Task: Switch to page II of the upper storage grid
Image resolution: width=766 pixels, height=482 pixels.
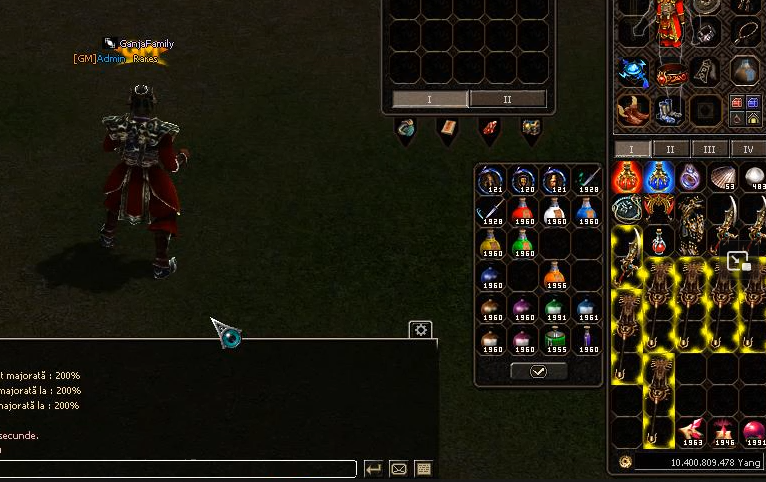Action: click(507, 99)
